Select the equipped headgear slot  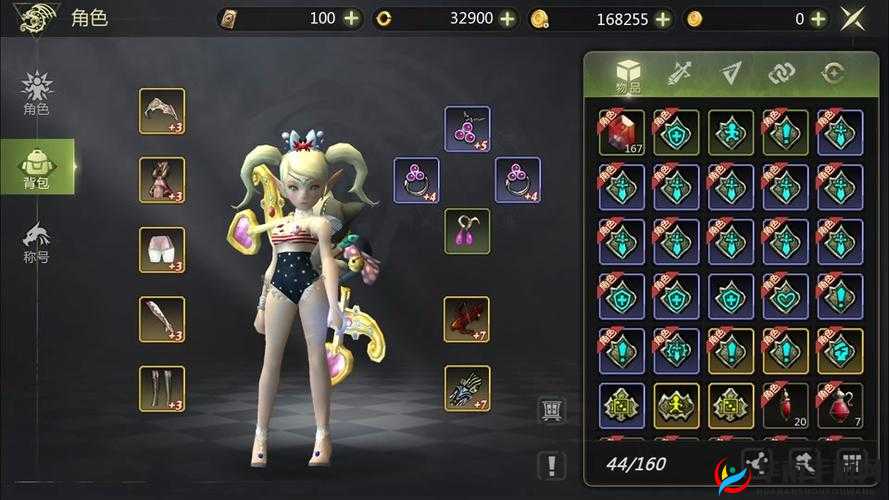point(162,111)
